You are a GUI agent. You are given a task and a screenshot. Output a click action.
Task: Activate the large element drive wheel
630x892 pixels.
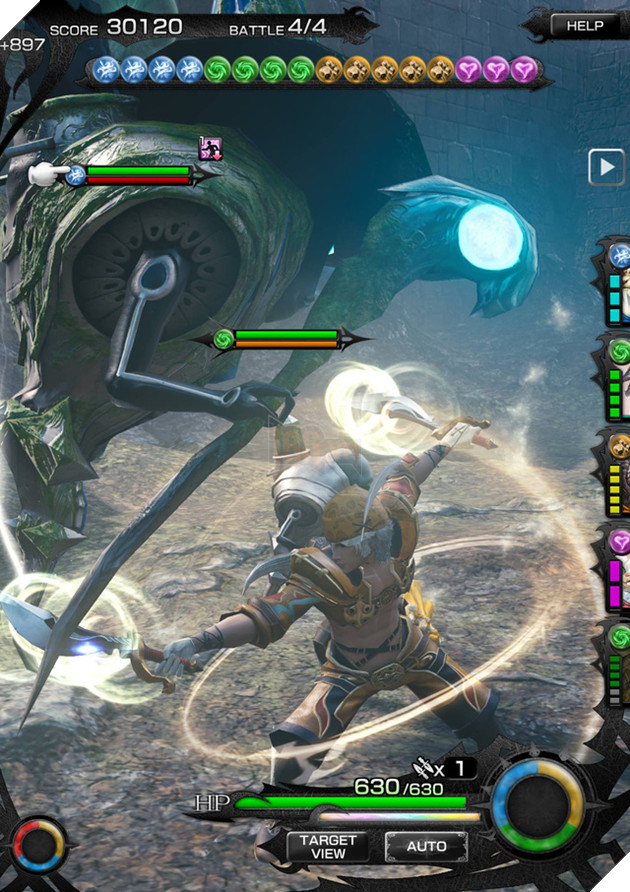pos(538,808)
